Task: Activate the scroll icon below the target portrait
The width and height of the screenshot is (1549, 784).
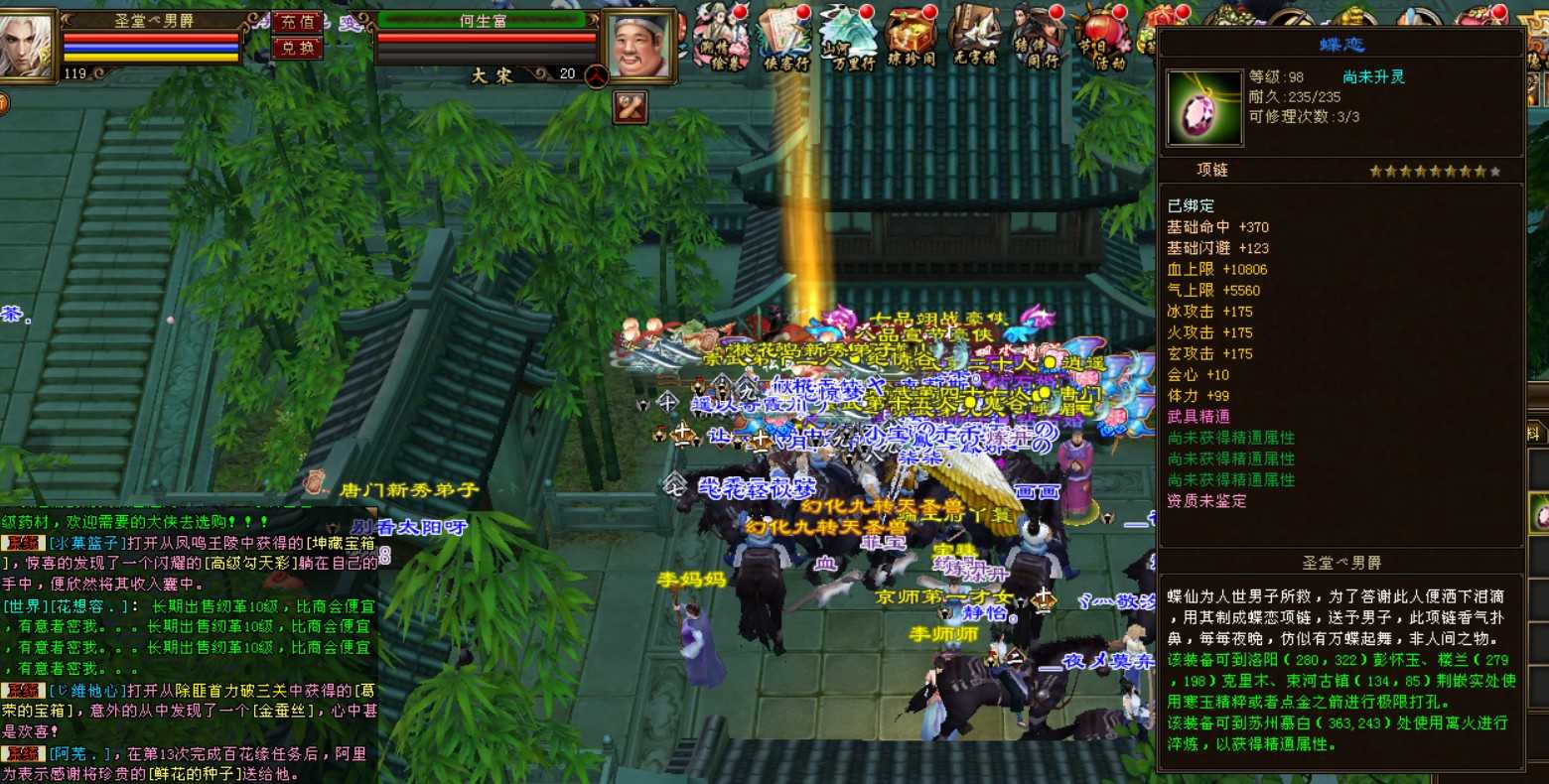Action: tap(631, 106)
